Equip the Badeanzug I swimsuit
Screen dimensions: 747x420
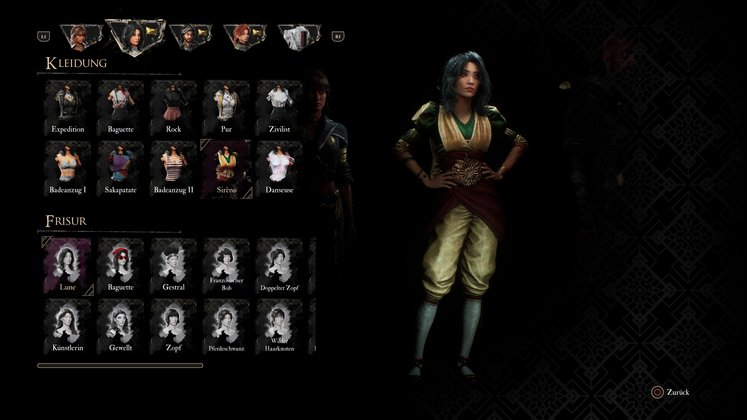[68, 168]
